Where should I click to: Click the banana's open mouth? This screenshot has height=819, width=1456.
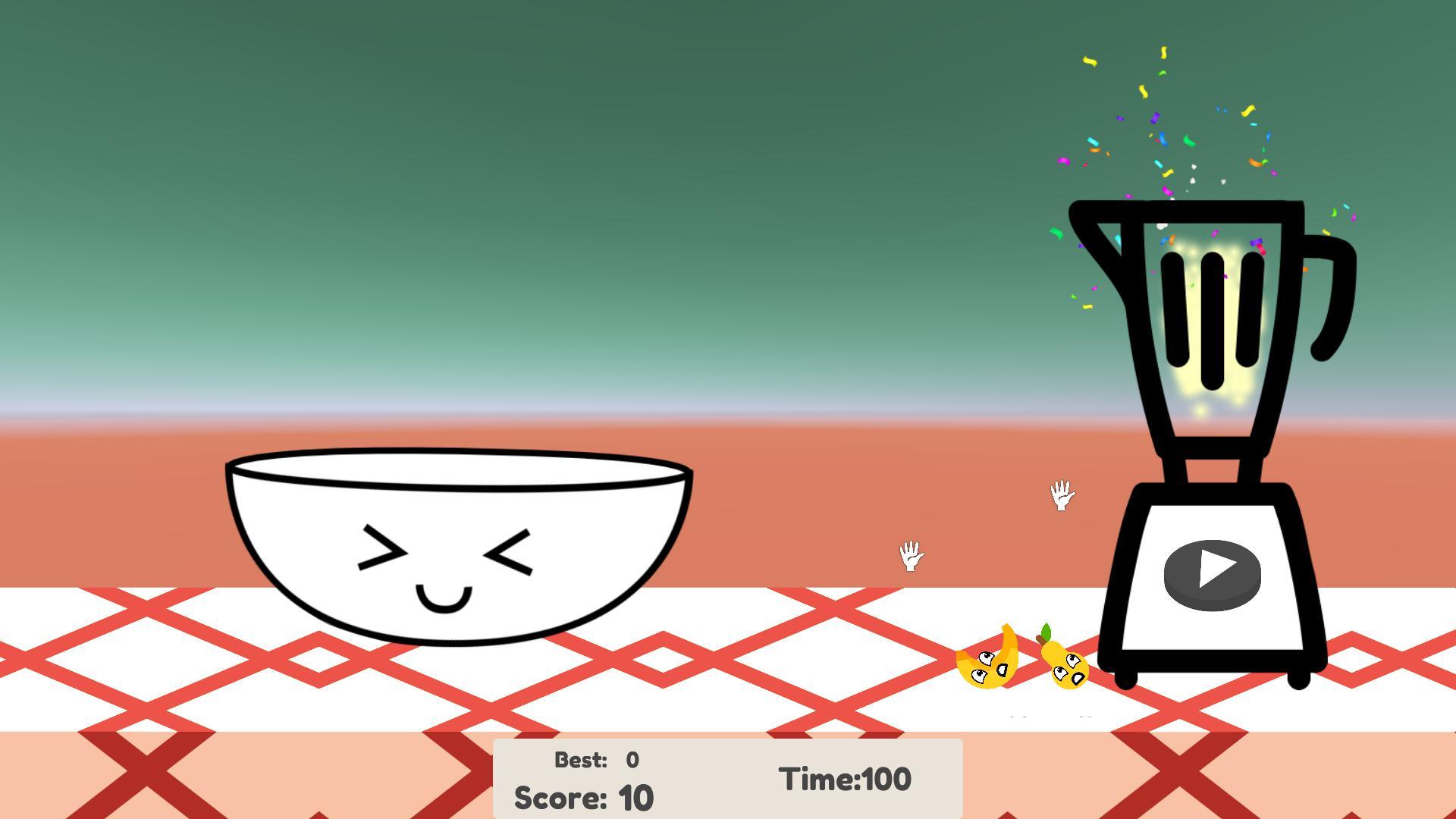(1001, 671)
